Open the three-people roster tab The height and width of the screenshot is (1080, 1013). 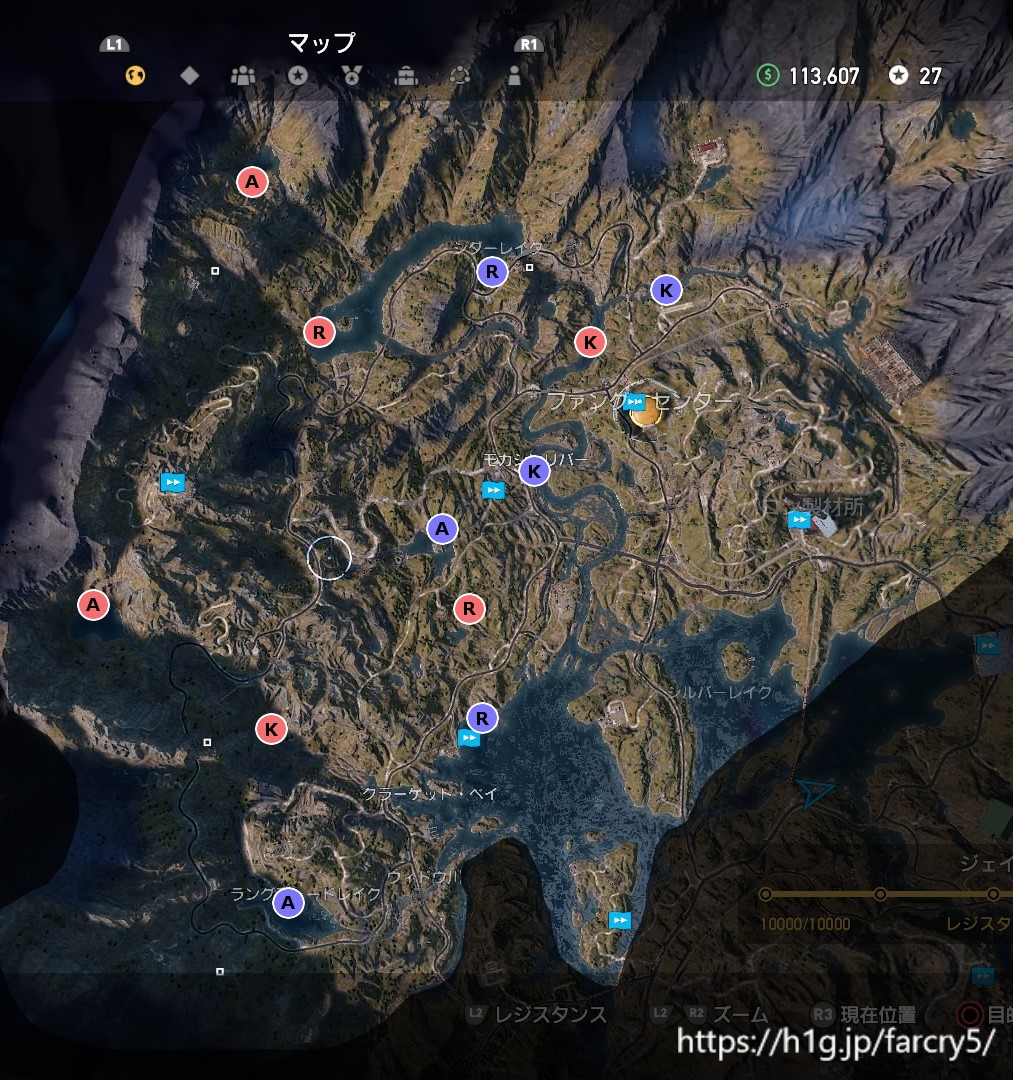point(243,75)
